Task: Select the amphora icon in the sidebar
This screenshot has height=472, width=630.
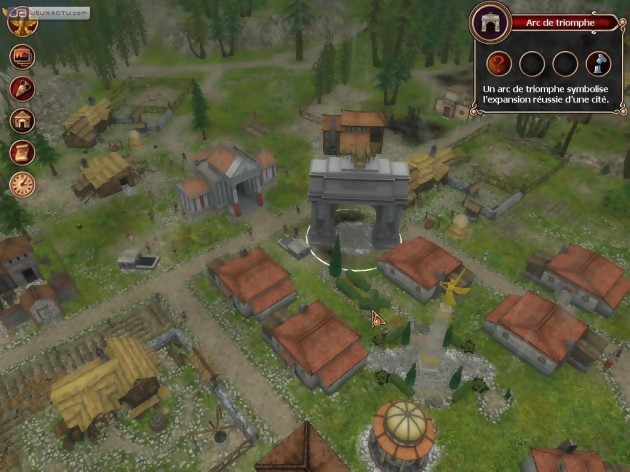Action: pos(22,88)
